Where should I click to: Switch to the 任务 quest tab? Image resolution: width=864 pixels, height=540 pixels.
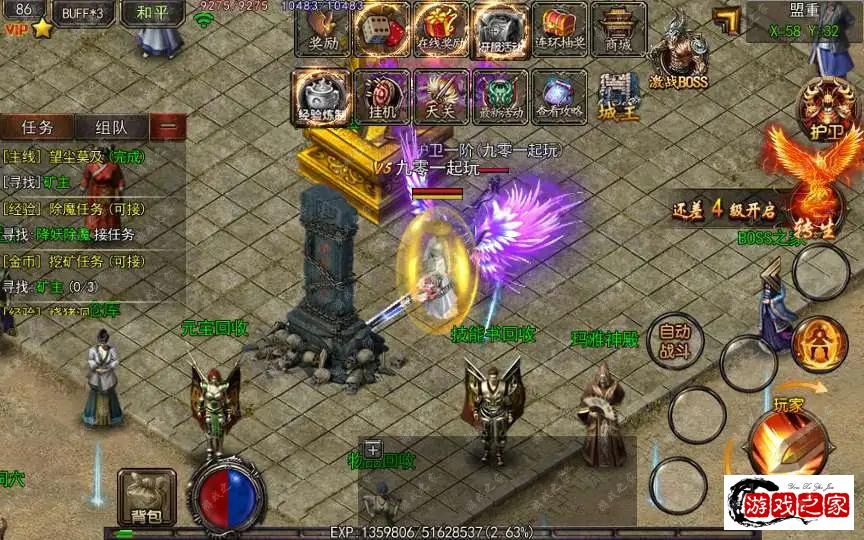coord(36,127)
